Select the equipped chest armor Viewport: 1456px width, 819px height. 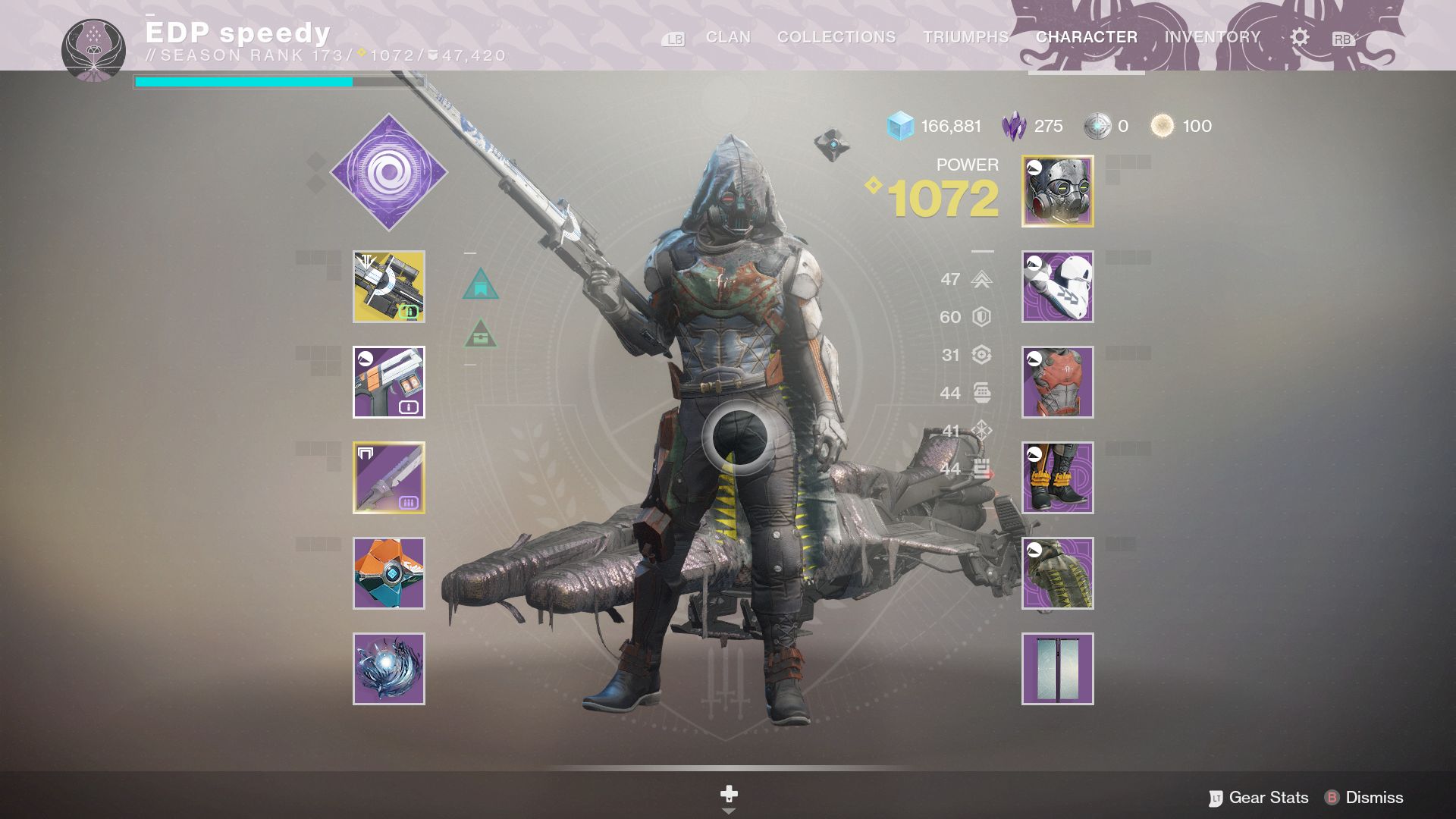(x=1056, y=381)
